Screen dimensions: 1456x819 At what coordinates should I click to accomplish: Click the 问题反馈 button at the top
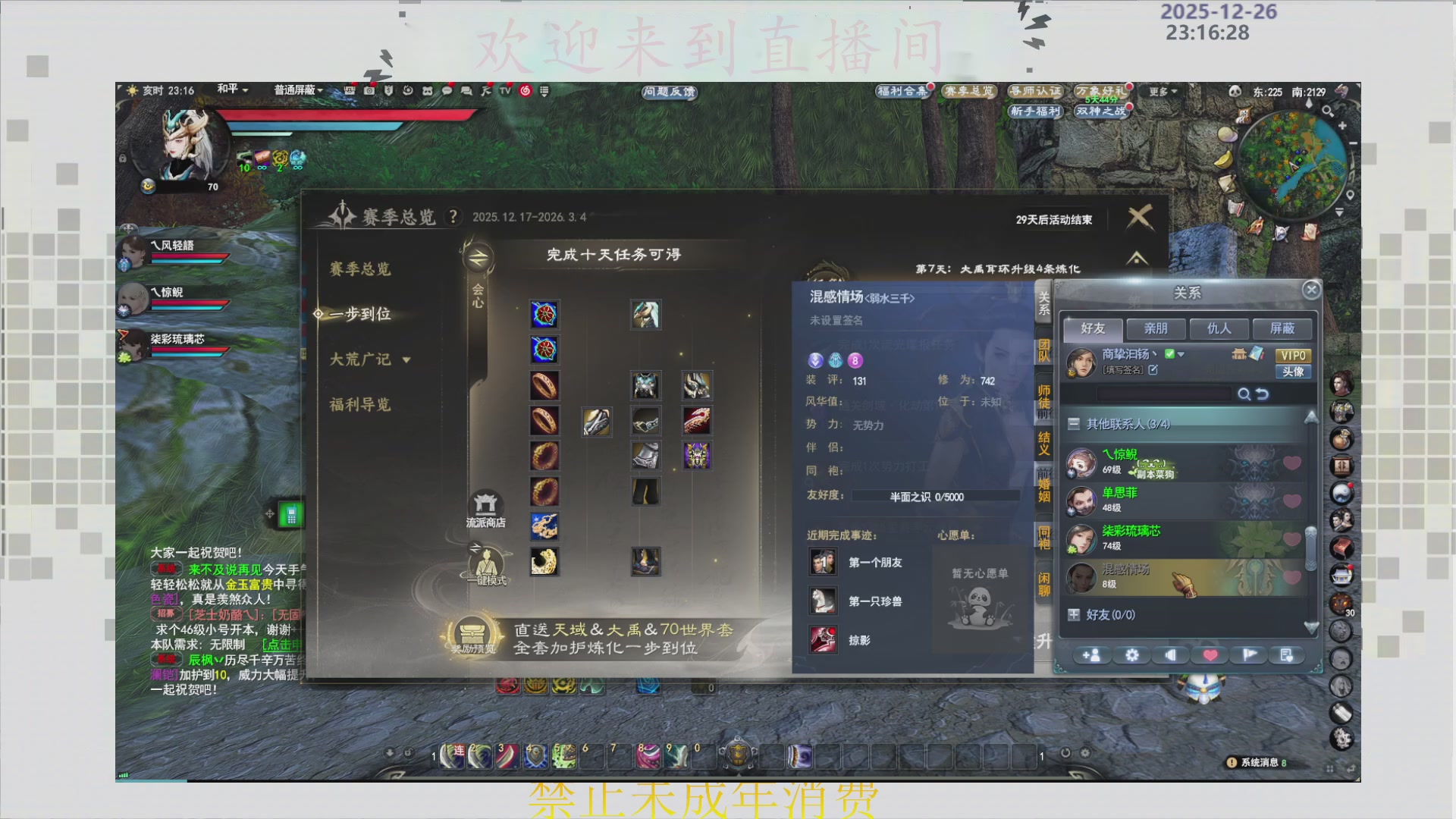coord(667,93)
